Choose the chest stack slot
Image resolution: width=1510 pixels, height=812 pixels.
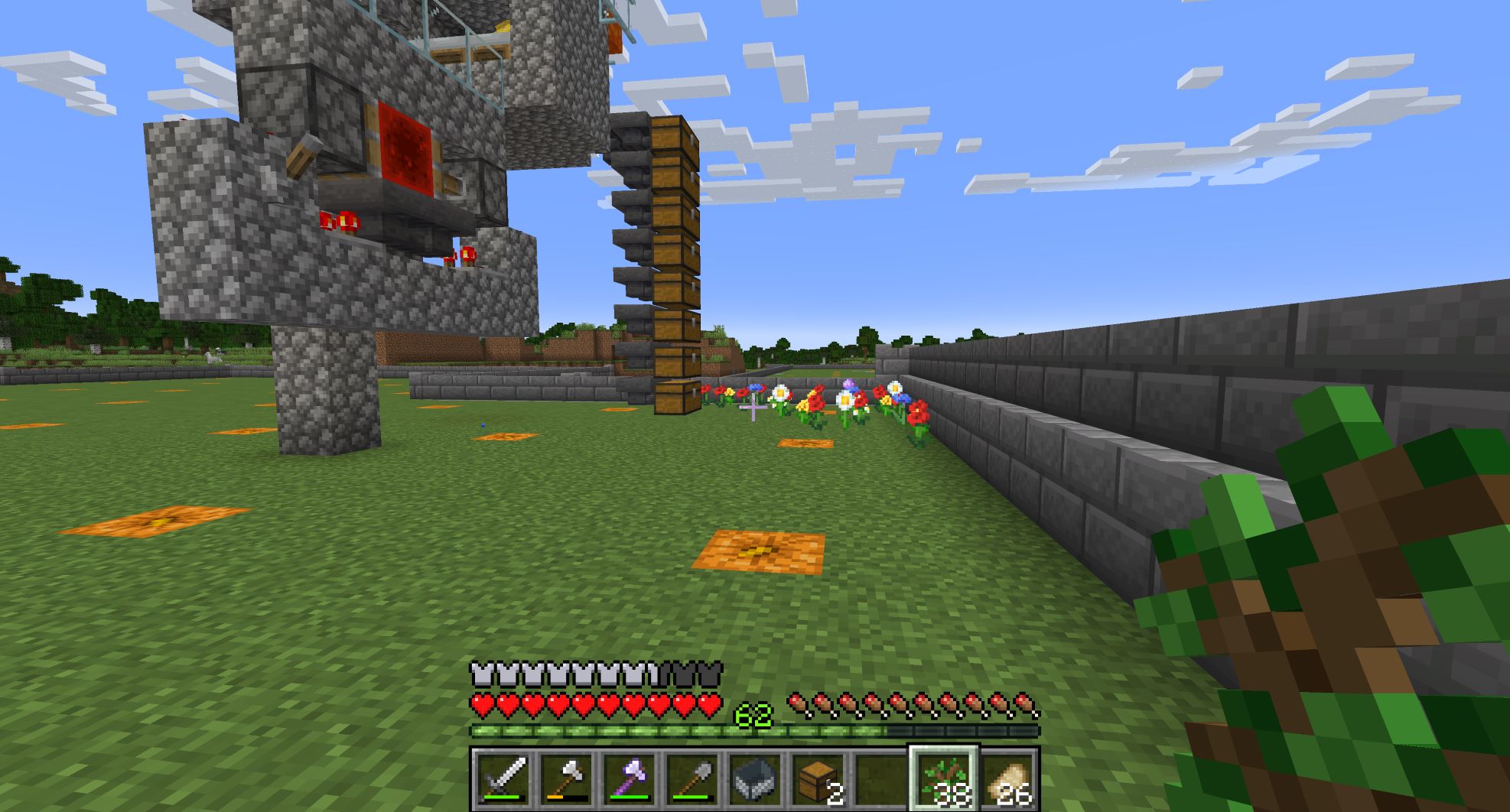tap(817, 778)
